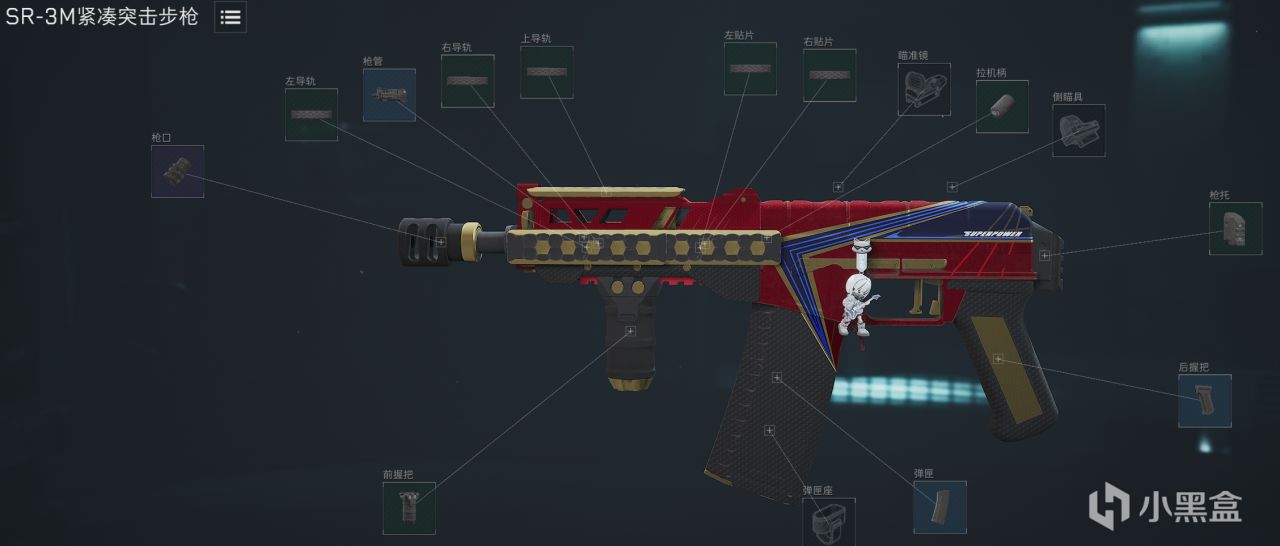Viewport: 1280px width, 546px height.
Task: Choose the 右贴片 right patch slot
Action: point(829,75)
